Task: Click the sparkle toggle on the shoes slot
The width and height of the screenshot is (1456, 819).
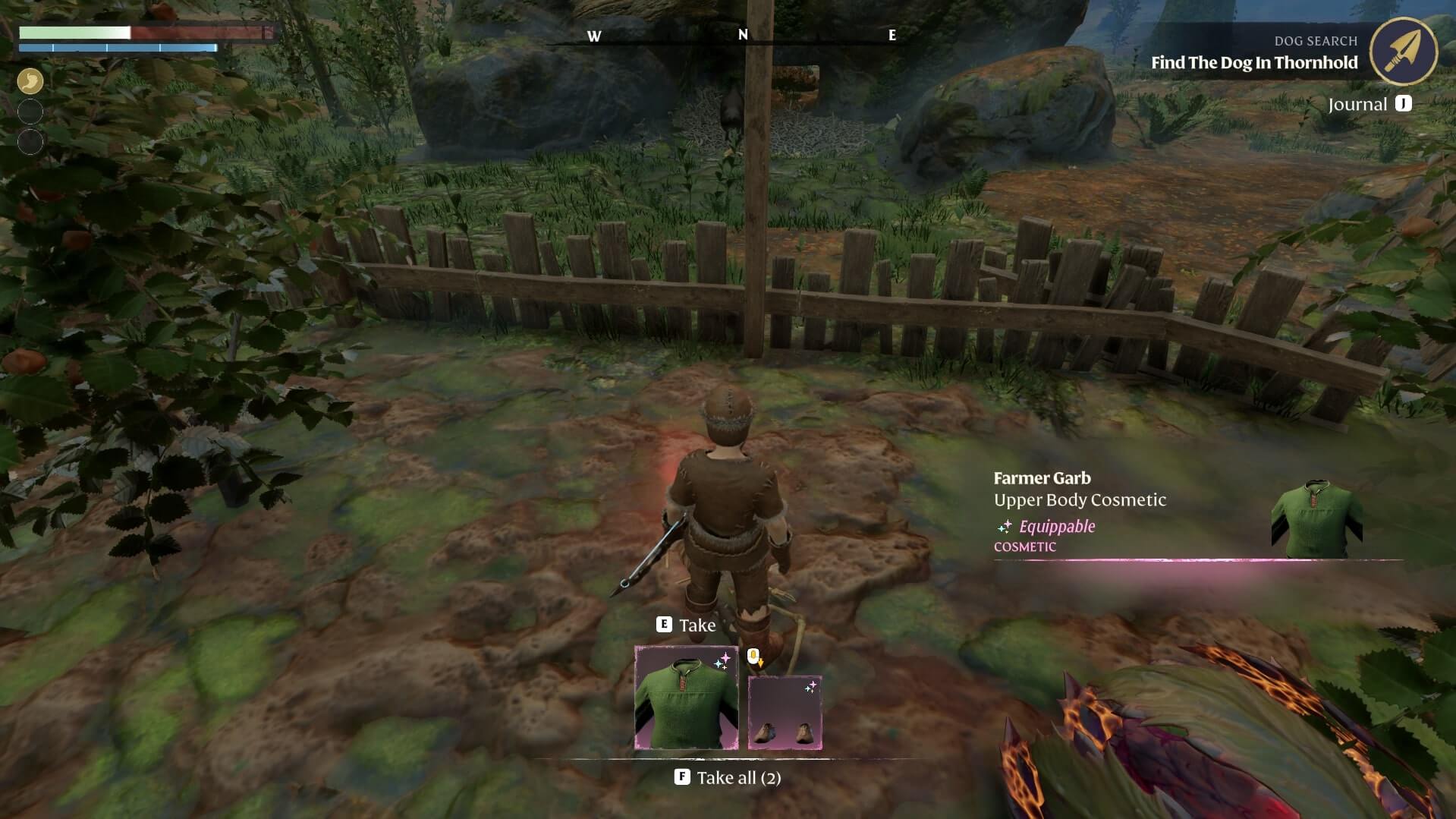Action: click(812, 685)
